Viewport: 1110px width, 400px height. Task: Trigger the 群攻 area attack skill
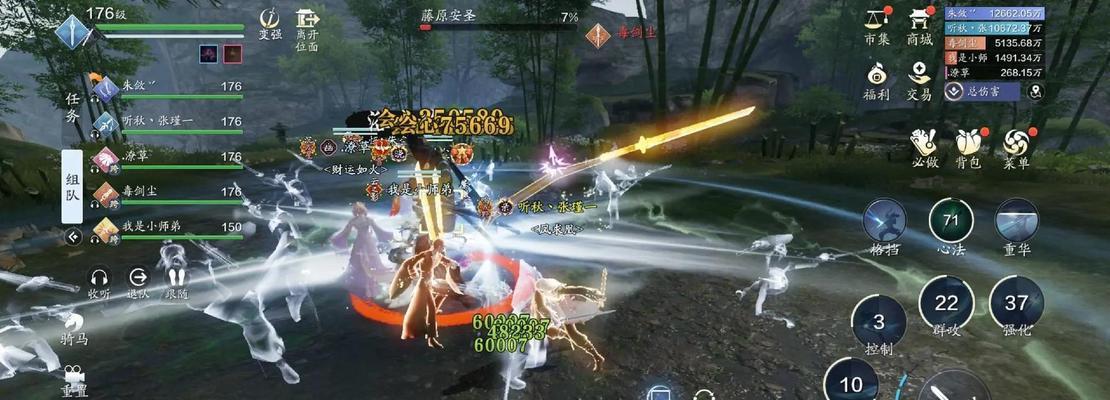[x=946, y=304]
